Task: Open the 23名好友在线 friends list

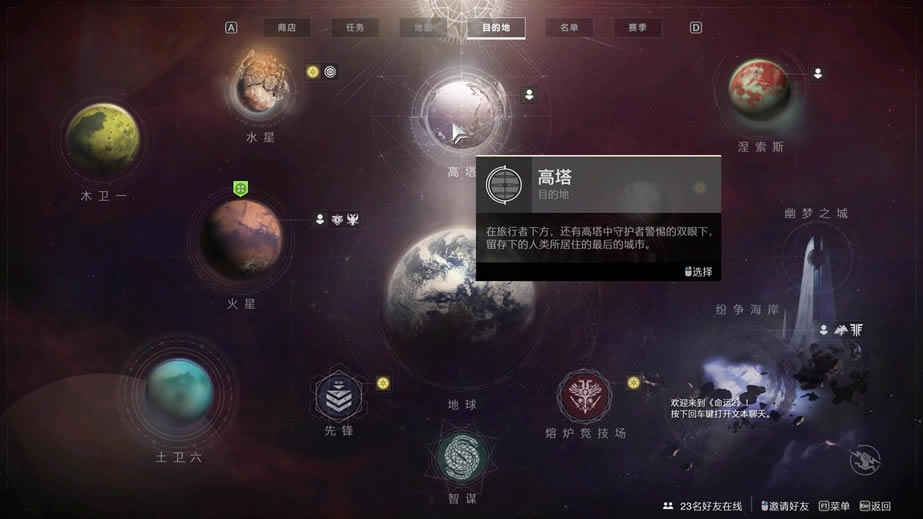Action: [x=702, y=506]
